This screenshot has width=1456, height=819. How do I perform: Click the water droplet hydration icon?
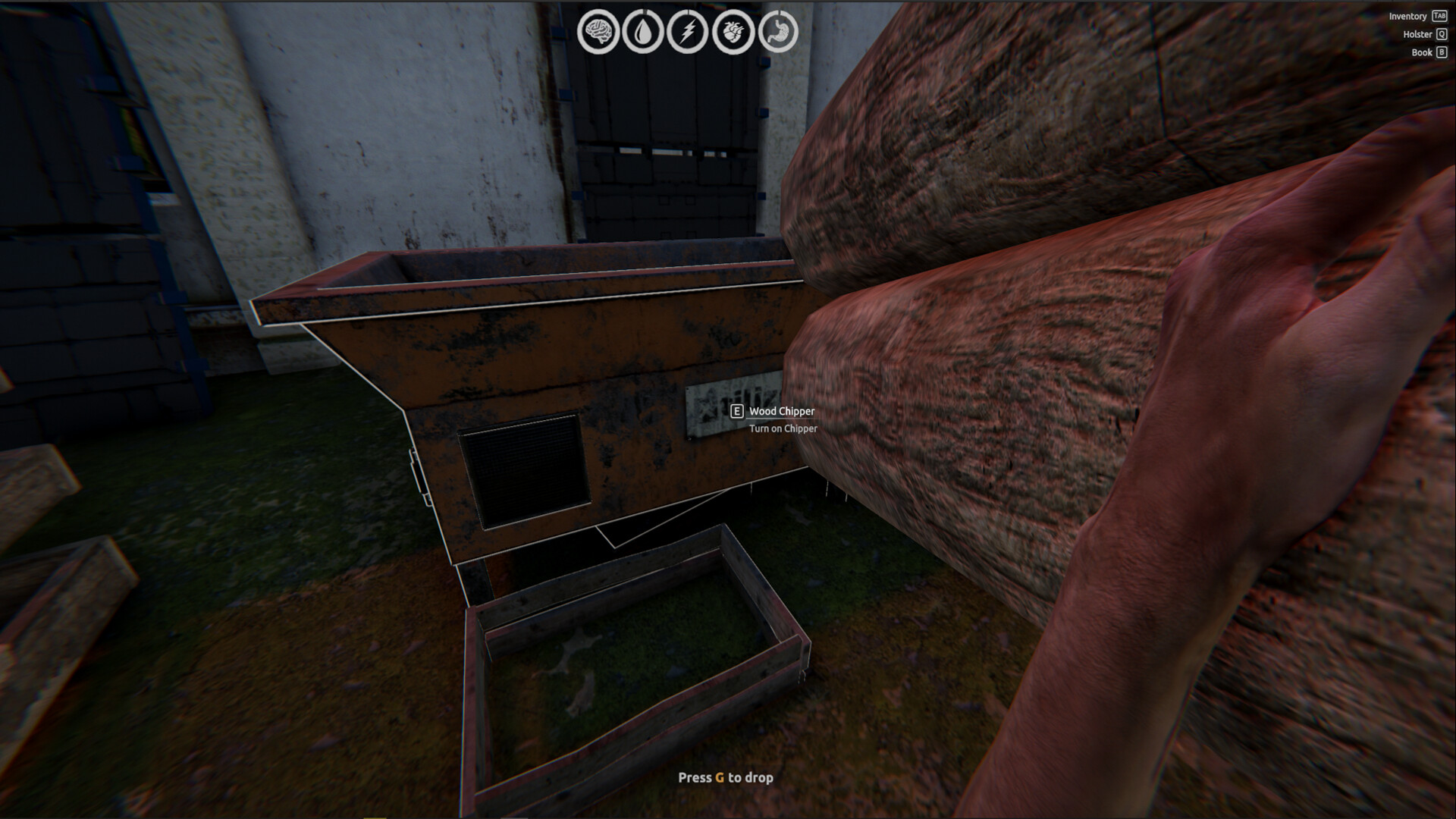point(643,30)
